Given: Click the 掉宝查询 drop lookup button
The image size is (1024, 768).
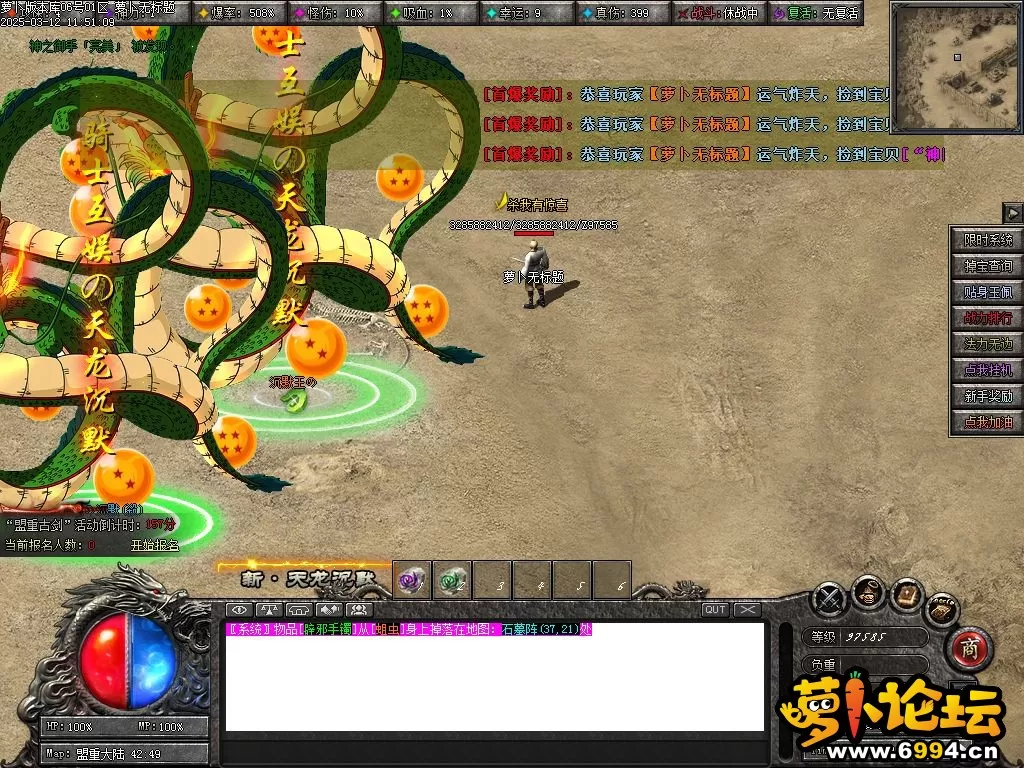Looking at the screenshot, I should coord(987,266).
